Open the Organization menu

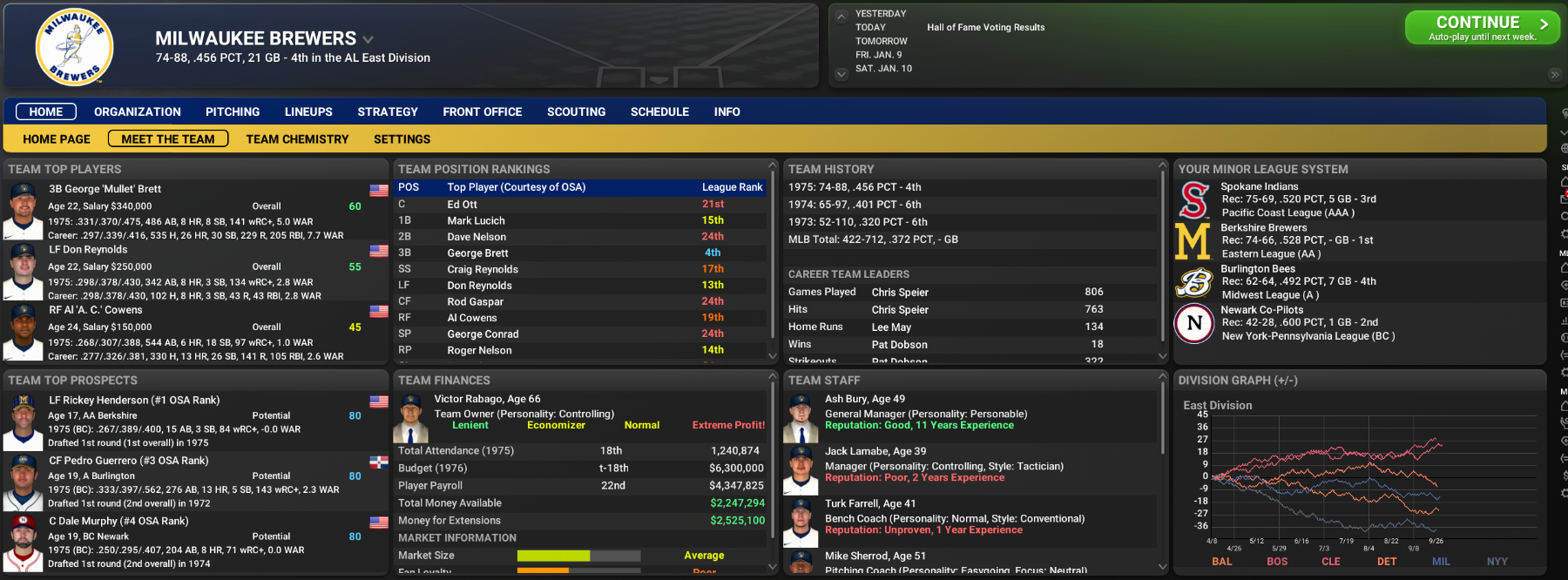click(138, 111)
